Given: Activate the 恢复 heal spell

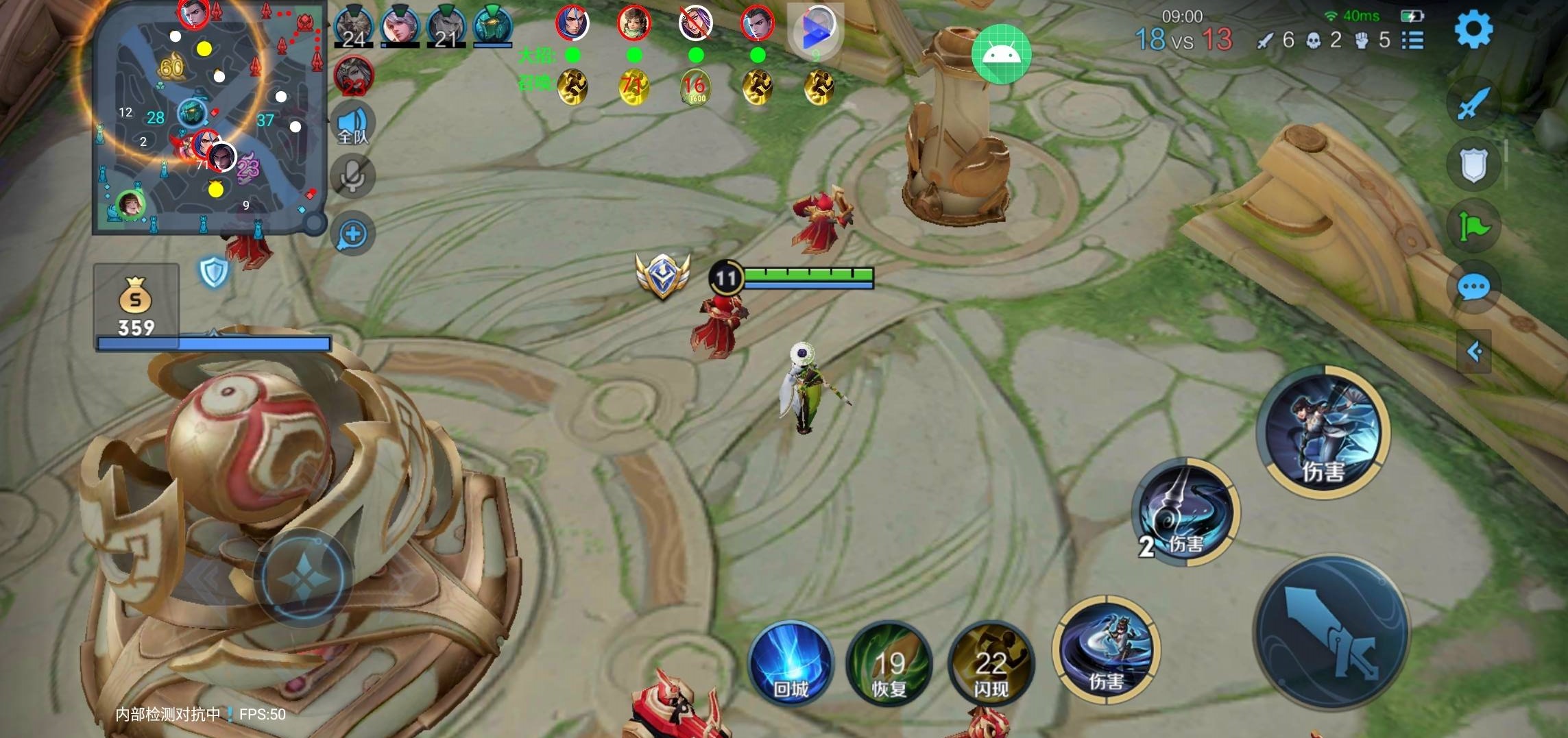Looking at the screenshot, I should 889,663.
